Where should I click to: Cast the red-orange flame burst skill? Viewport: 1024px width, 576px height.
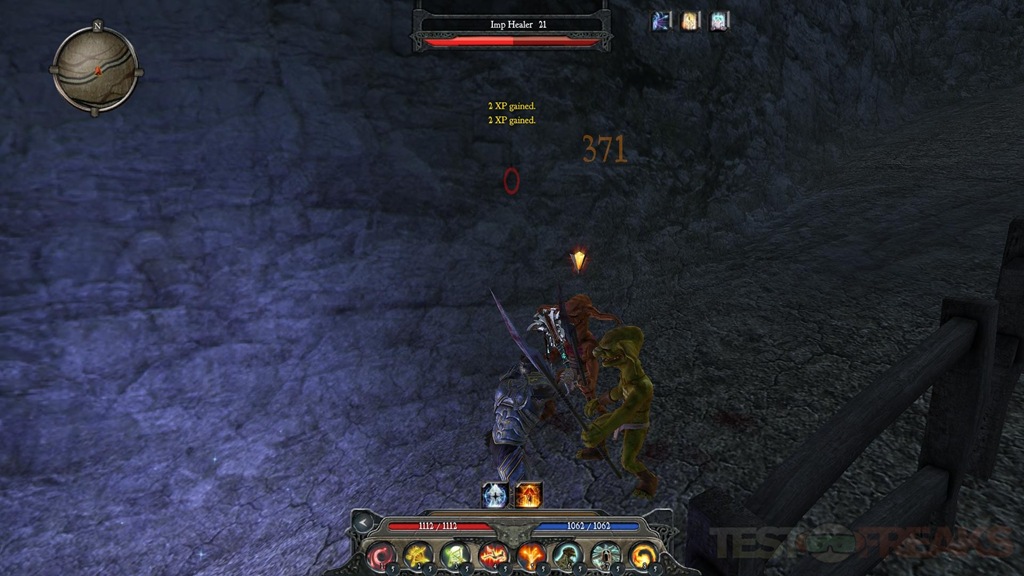493,554
